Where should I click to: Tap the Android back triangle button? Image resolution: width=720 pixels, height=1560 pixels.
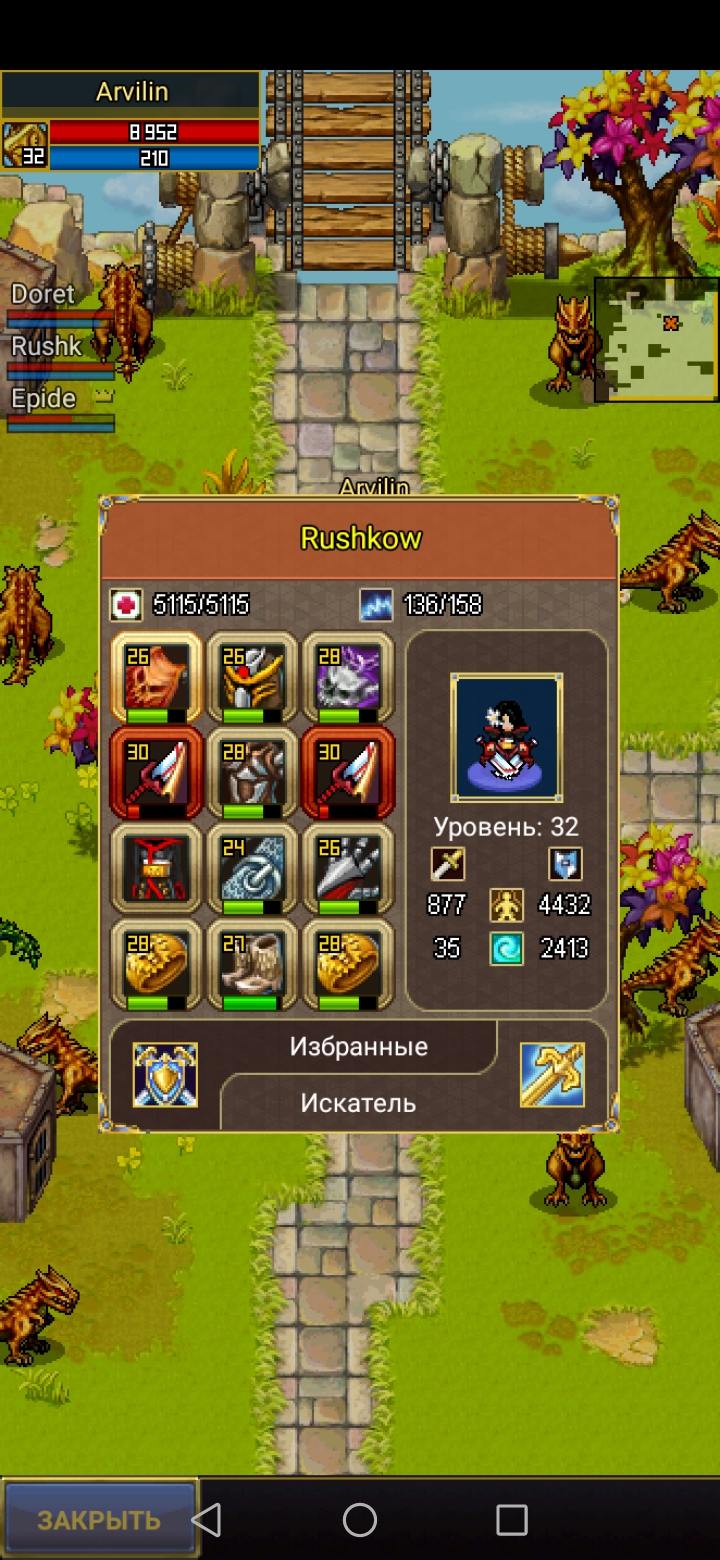pyautogui.click(x=207, y=1520)
